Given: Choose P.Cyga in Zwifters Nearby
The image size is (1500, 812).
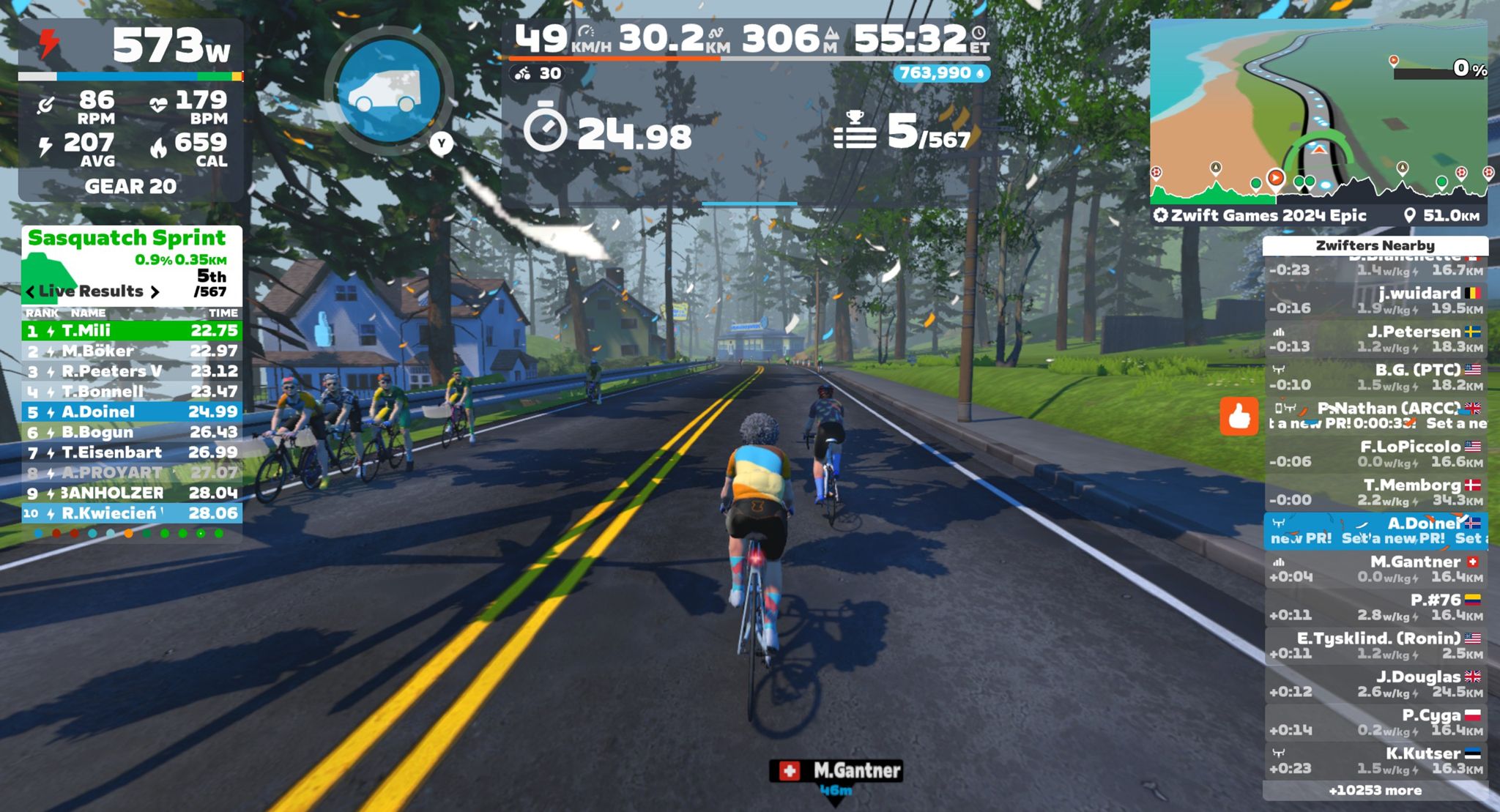Looking at the screenshot, I should [1375, 723].
